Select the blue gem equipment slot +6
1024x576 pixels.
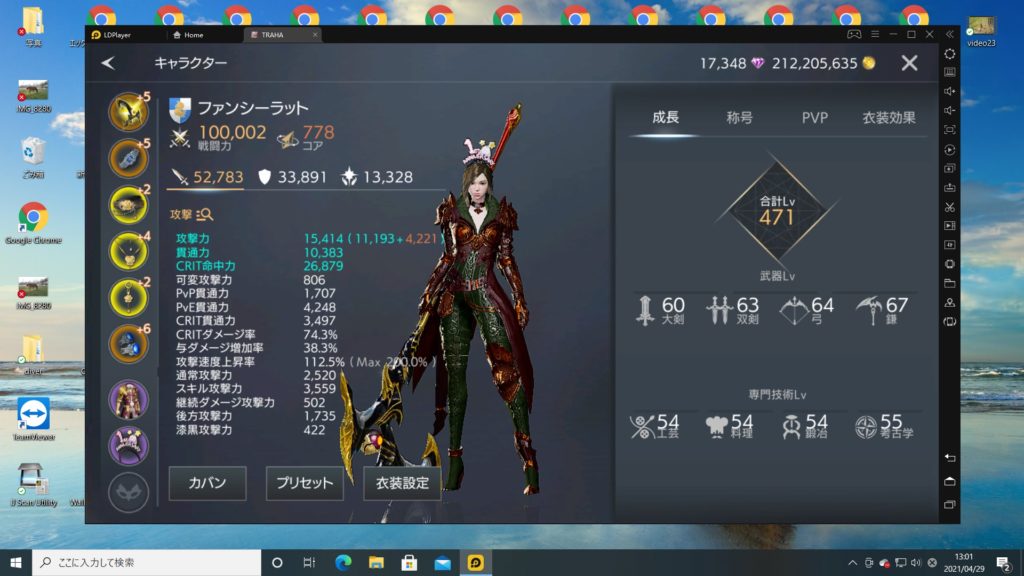pyautogui.click(x=128, y=343)
